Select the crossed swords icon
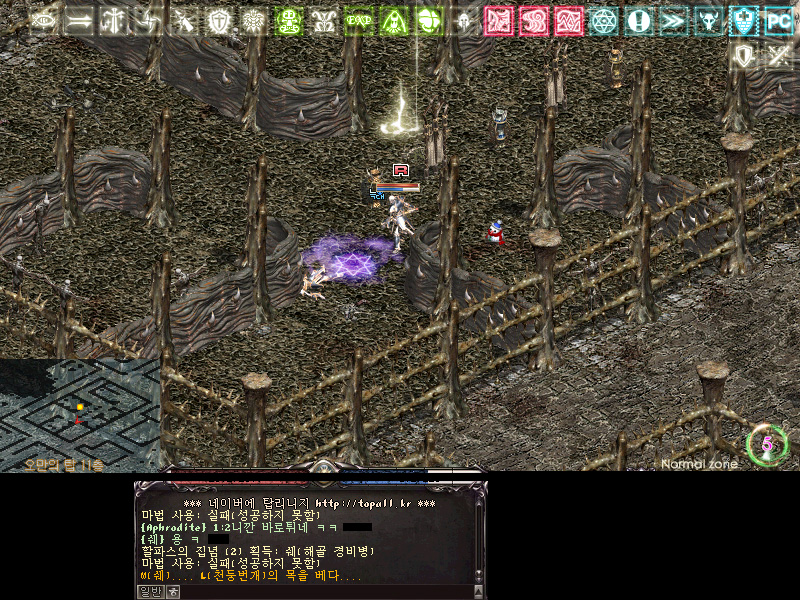Screen dimensions: 800x600 (x=778, y=56)
